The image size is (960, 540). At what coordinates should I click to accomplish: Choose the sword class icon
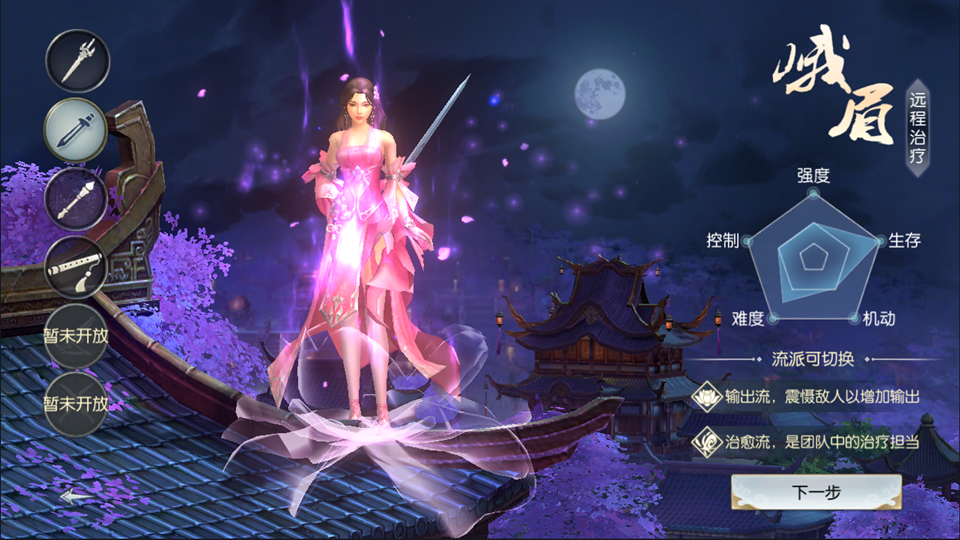(x=76, y=130)
